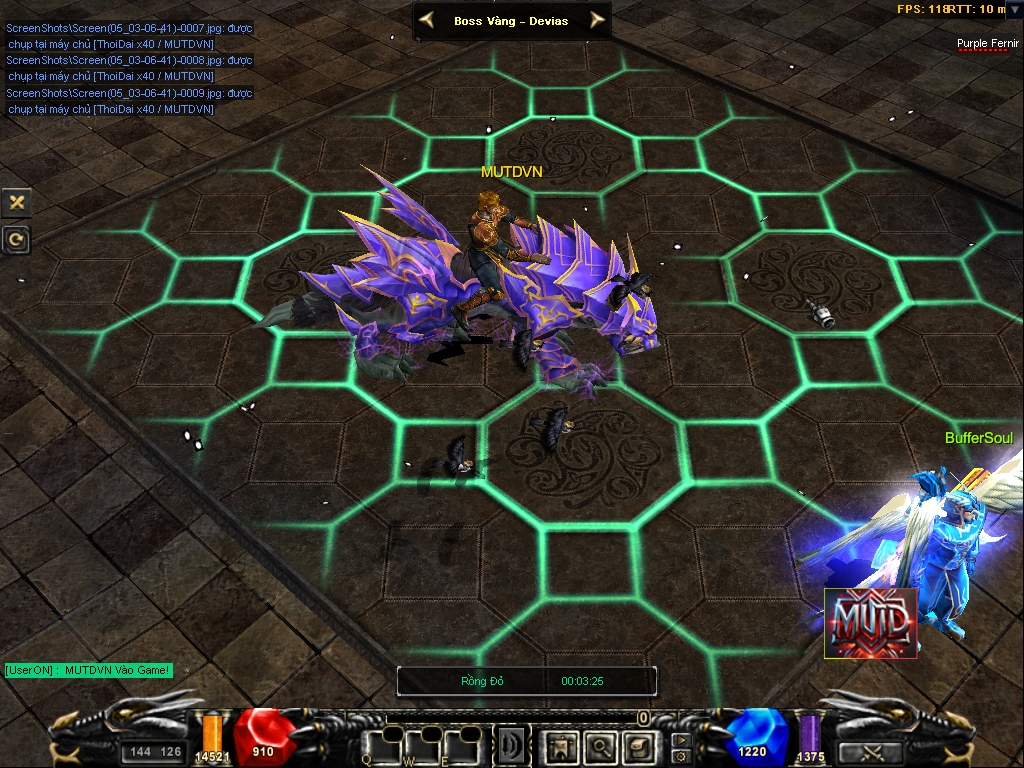
Task: Click the crossed swords button bottom right
Action: coord(869,752)
